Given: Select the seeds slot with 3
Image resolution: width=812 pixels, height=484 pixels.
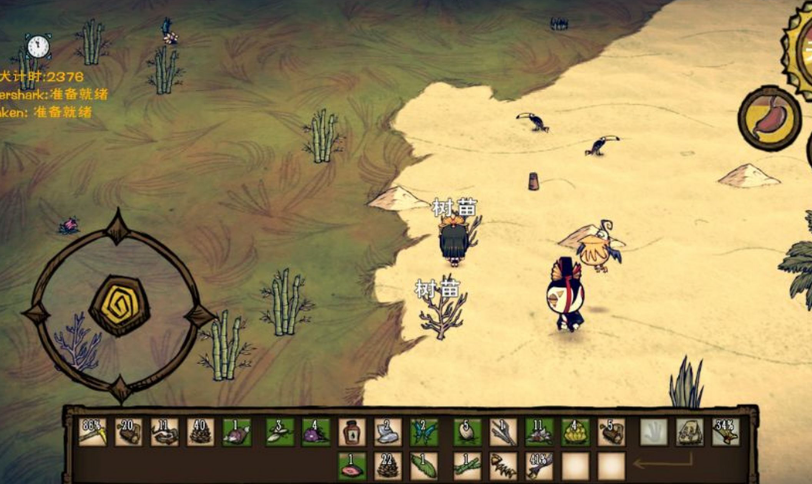Looking at the screenshot, I should (279, 432).
